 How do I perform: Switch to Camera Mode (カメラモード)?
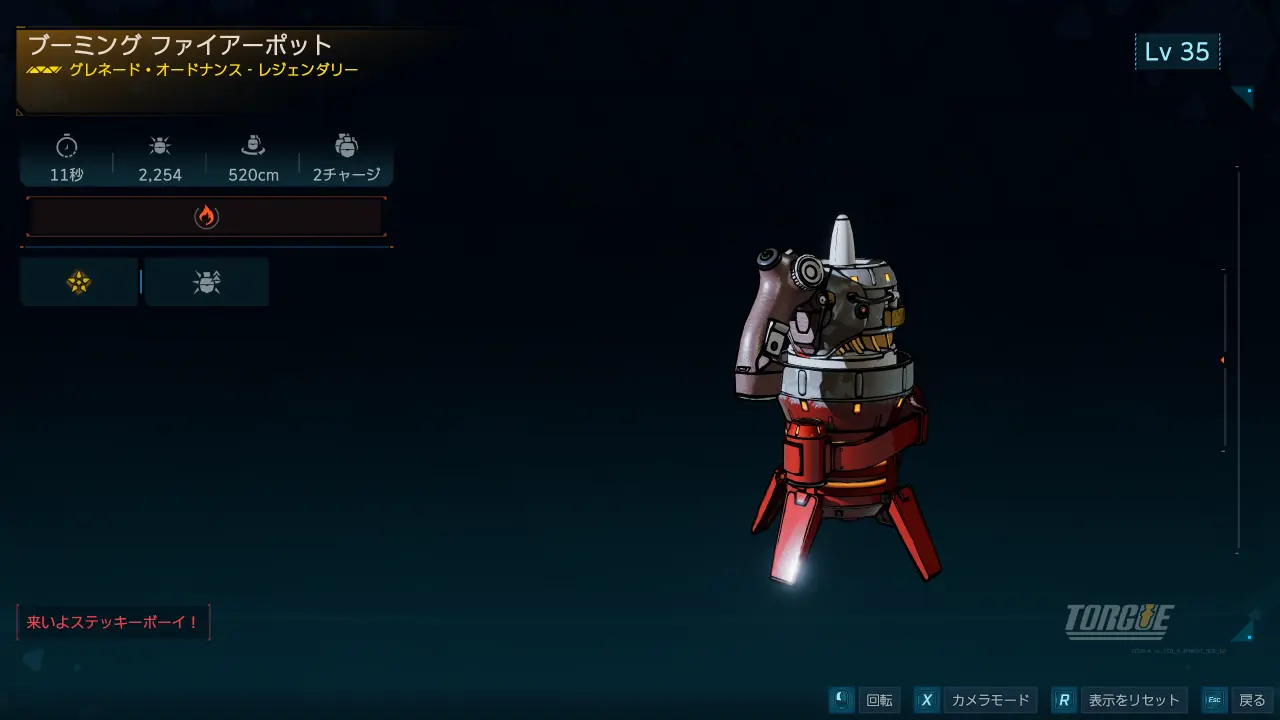975,700
